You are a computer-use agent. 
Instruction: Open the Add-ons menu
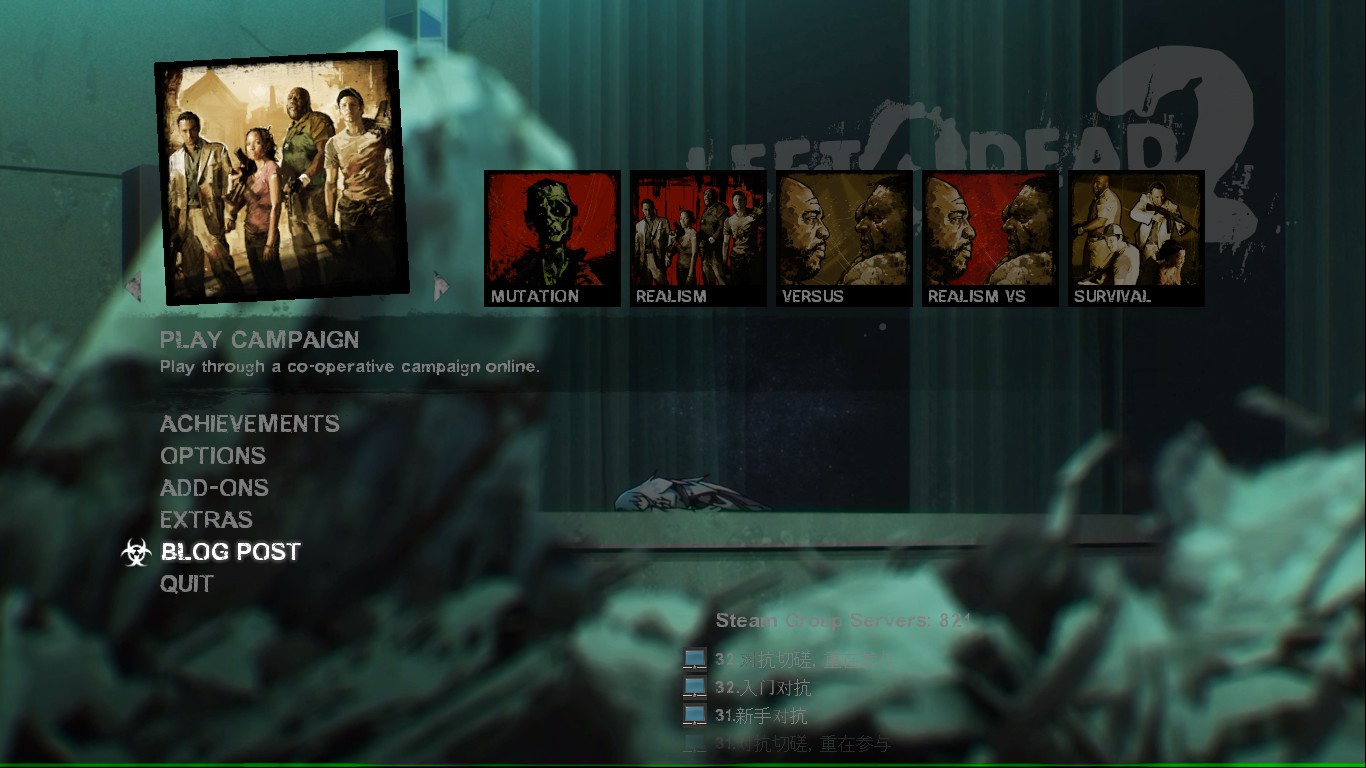click(214, 488)
